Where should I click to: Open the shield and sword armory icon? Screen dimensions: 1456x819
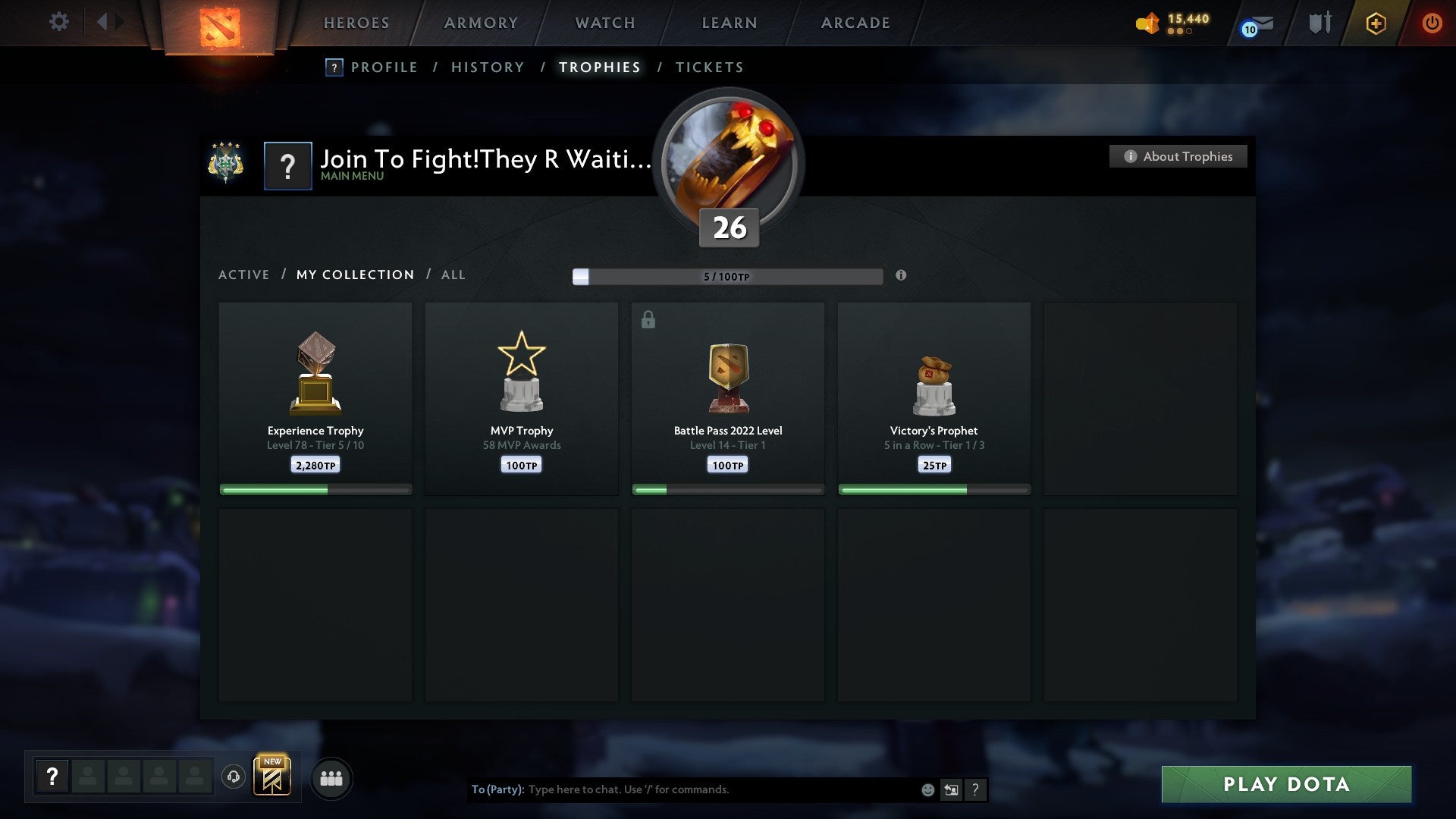tap(1319, 23)
